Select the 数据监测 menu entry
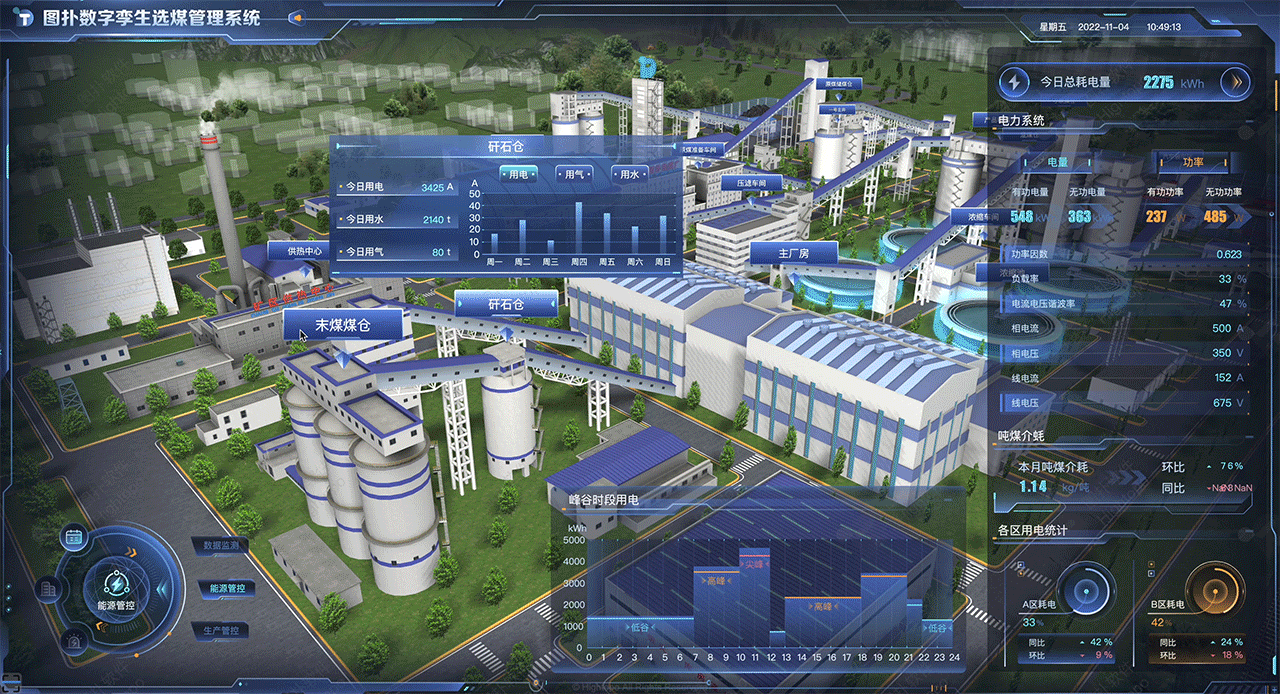 point(220,546)
